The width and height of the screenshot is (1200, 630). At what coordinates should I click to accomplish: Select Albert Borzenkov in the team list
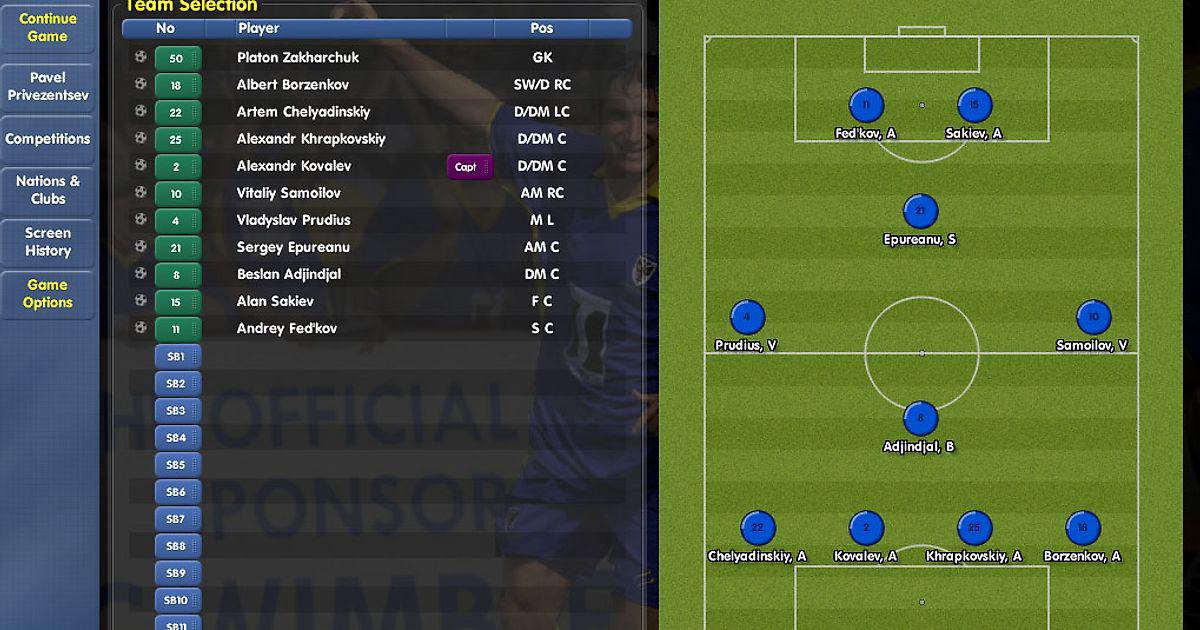(292, 85)
